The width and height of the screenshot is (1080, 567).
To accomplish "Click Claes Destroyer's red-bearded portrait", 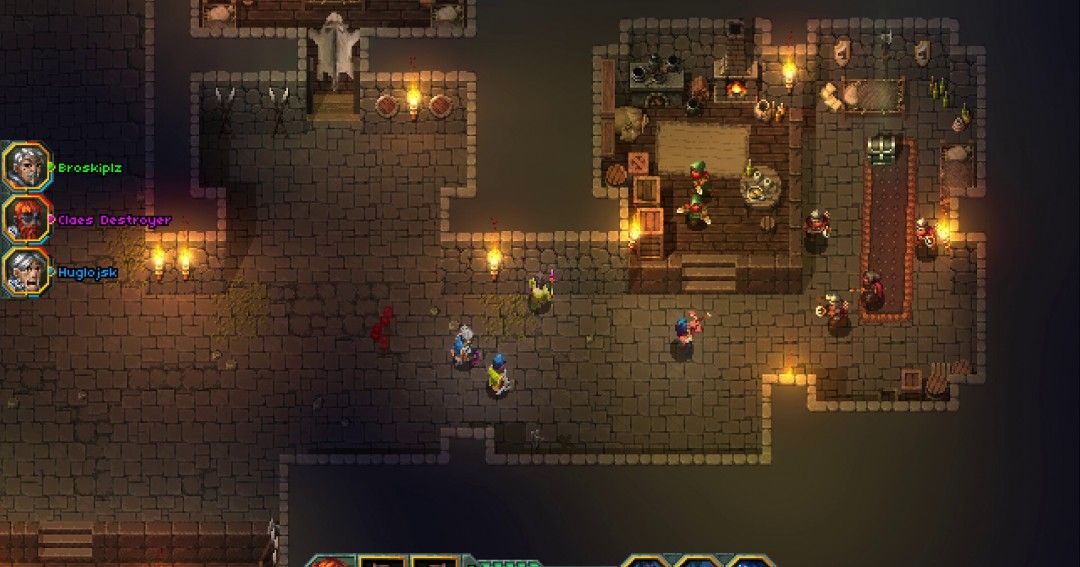I will pyautogui.click(x=25, y=219).
